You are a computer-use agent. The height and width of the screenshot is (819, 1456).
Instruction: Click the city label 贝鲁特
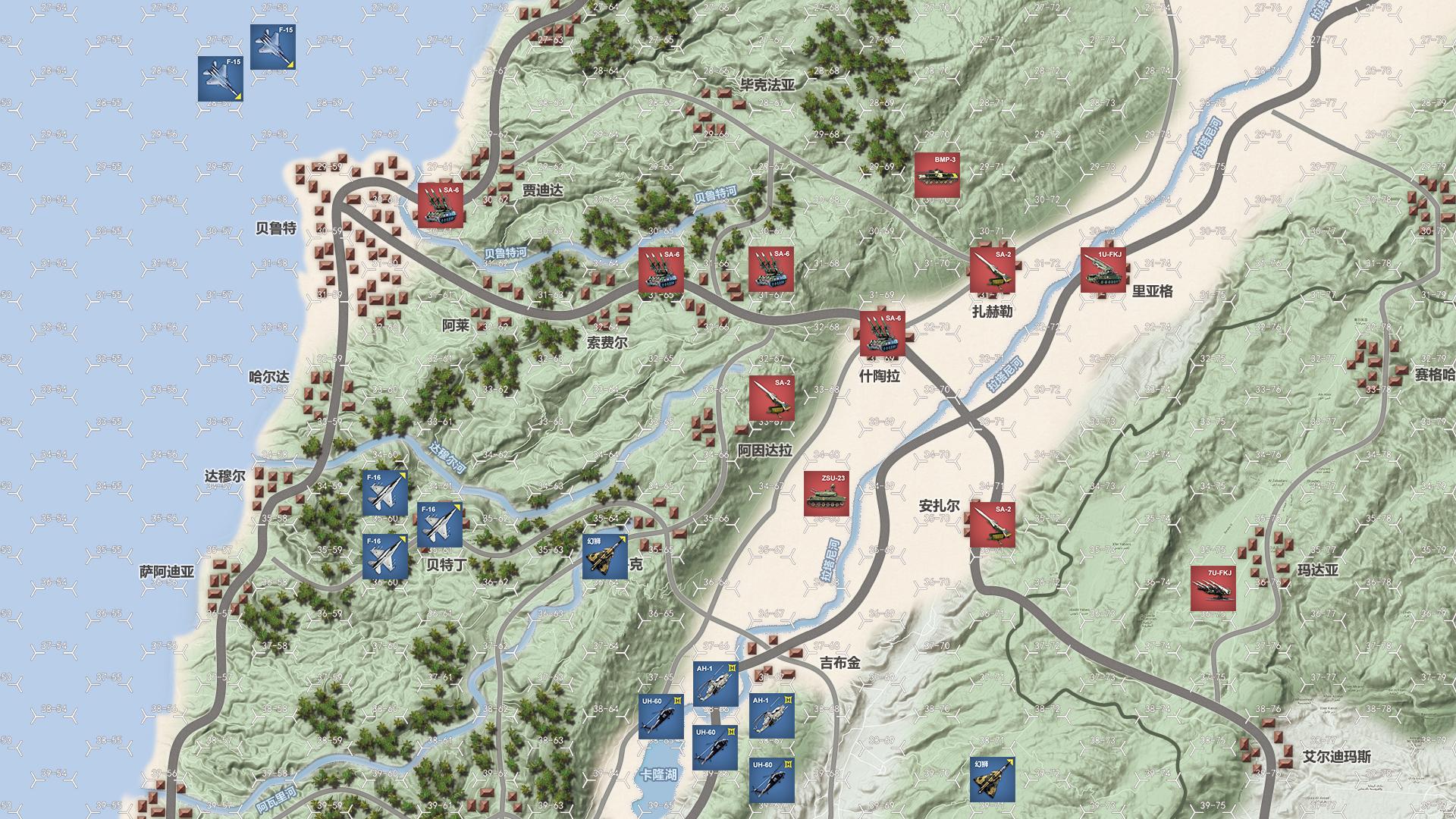click(276, 226)
